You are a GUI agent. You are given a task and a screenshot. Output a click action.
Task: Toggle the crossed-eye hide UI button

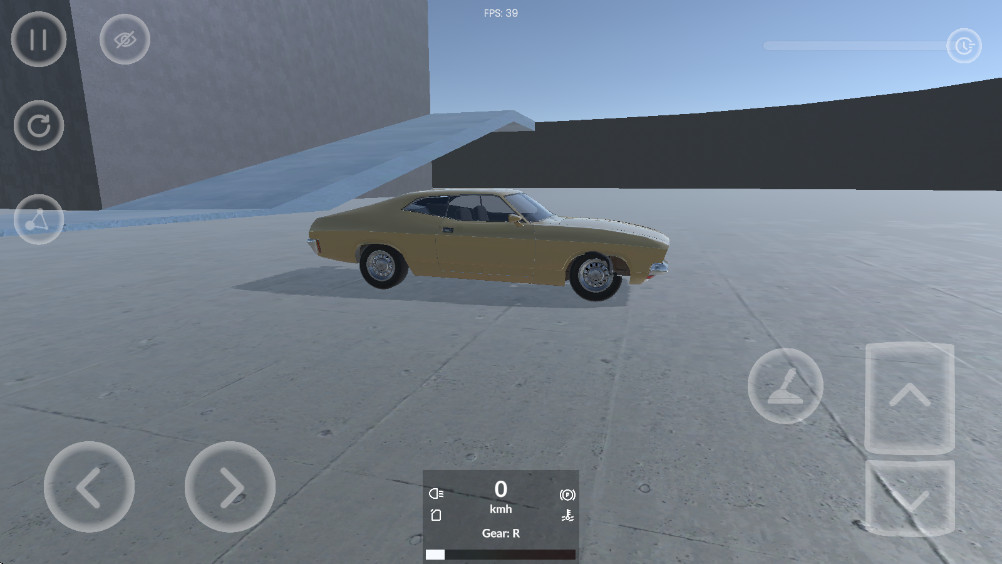pyautogui.click(x=125, y=40)
